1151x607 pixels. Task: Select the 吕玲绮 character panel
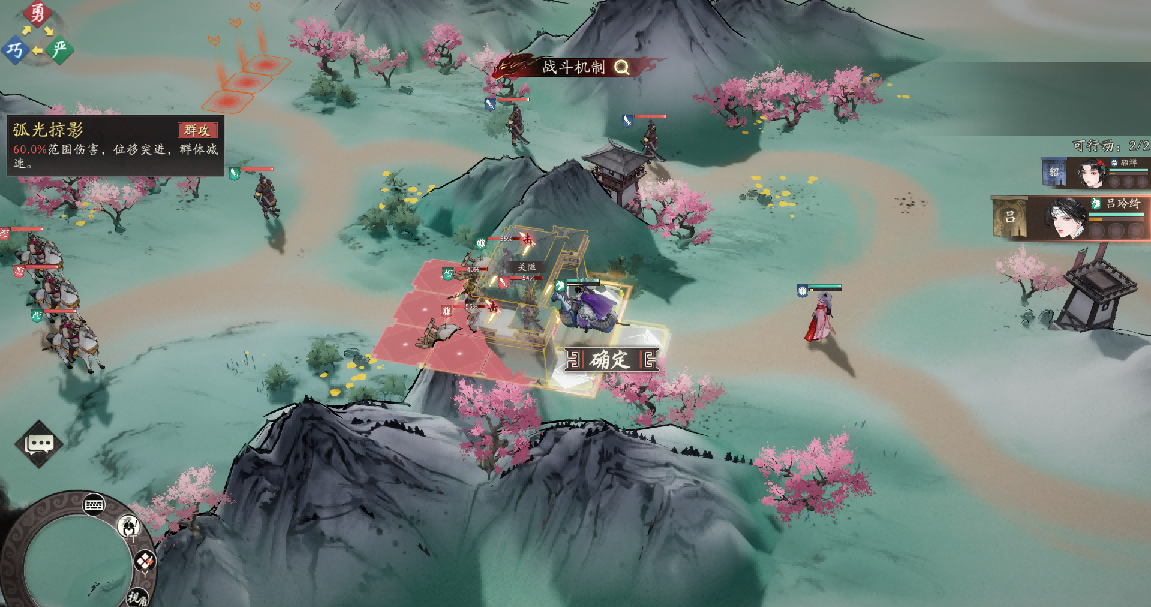[x=1070, y=218]
